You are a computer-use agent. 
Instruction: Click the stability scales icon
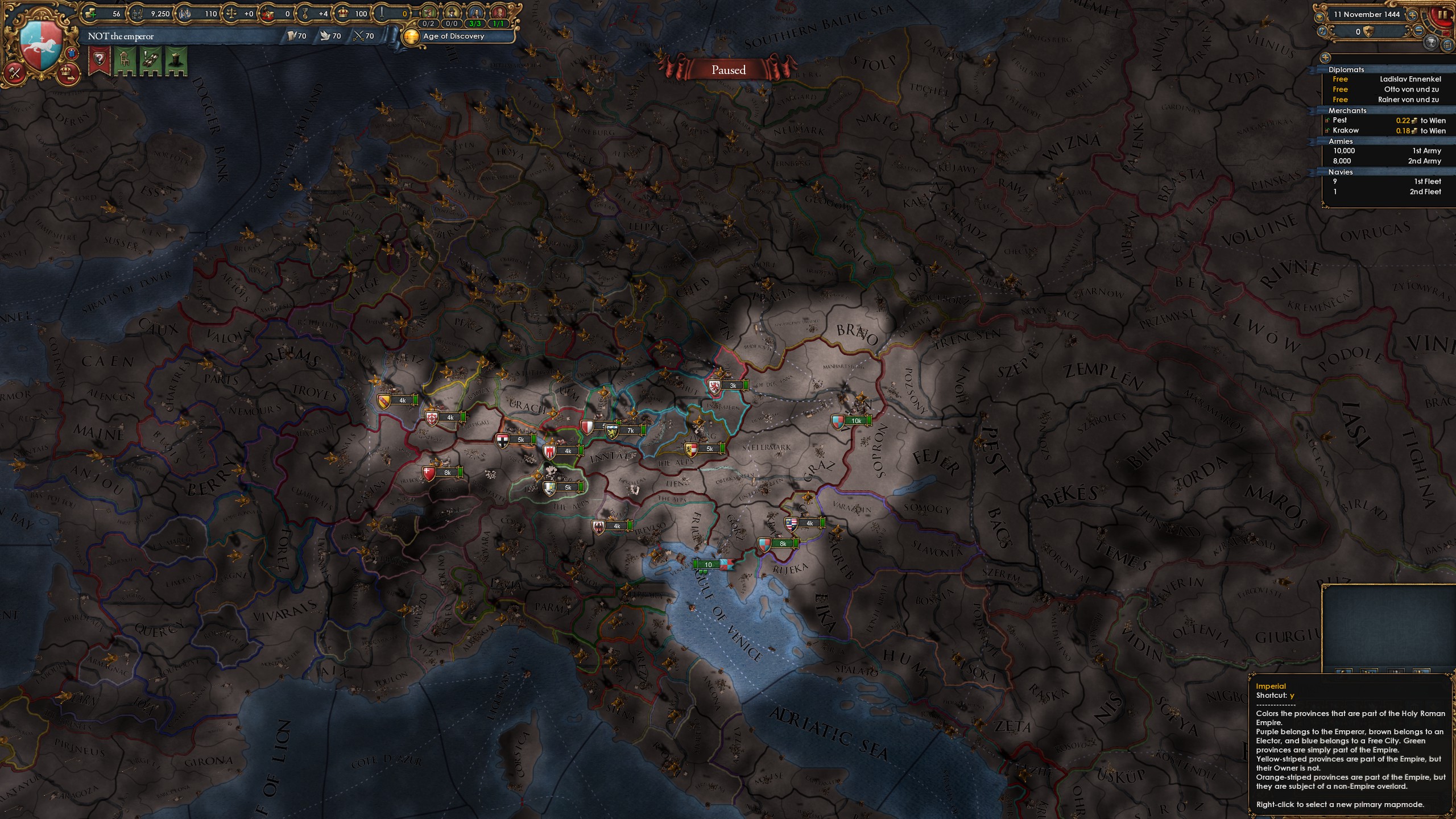pyautogui.click(x=231, y=13)
